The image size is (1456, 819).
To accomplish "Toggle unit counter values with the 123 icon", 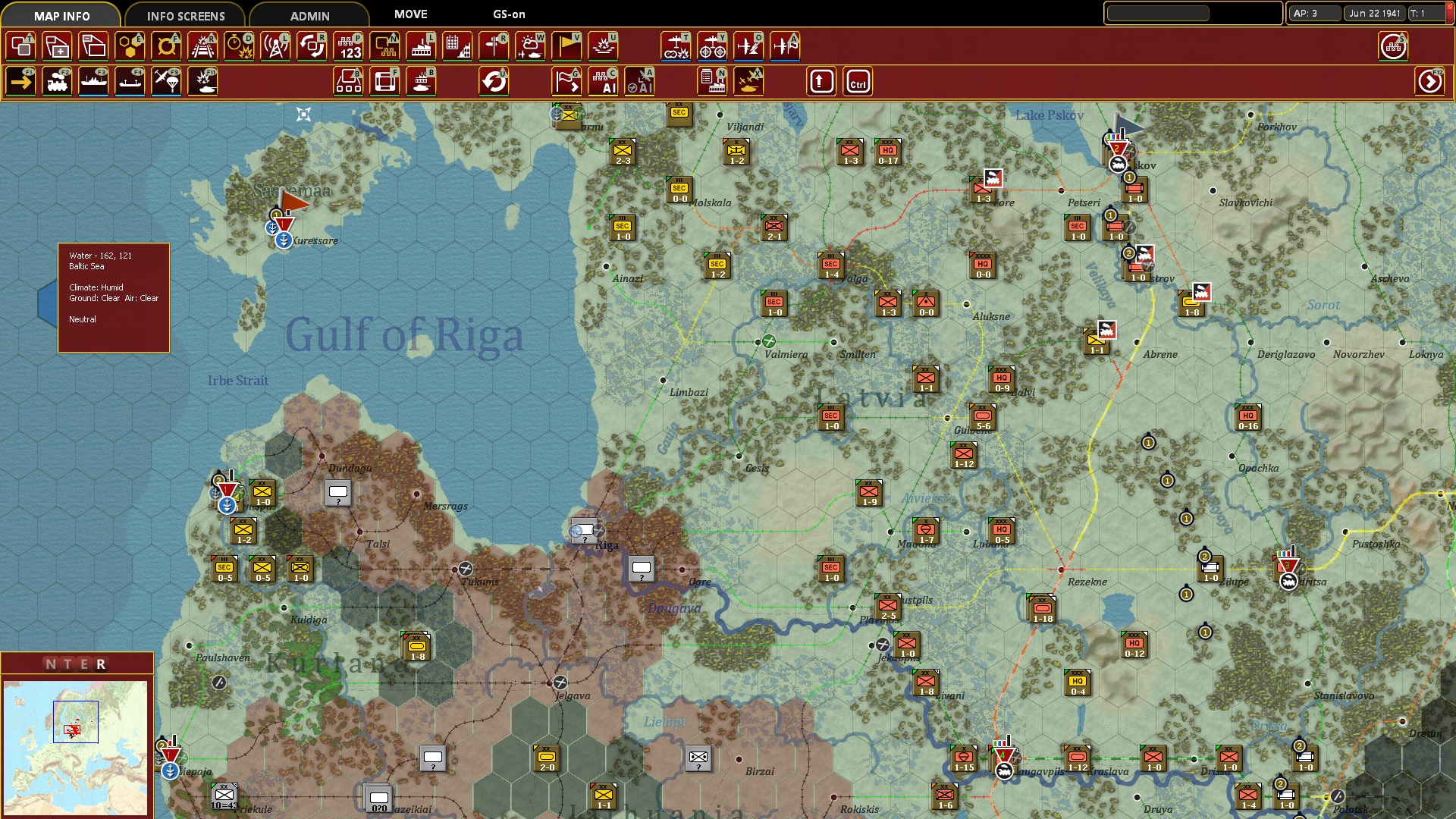I will pyautogui.click(x=349, y=46).
